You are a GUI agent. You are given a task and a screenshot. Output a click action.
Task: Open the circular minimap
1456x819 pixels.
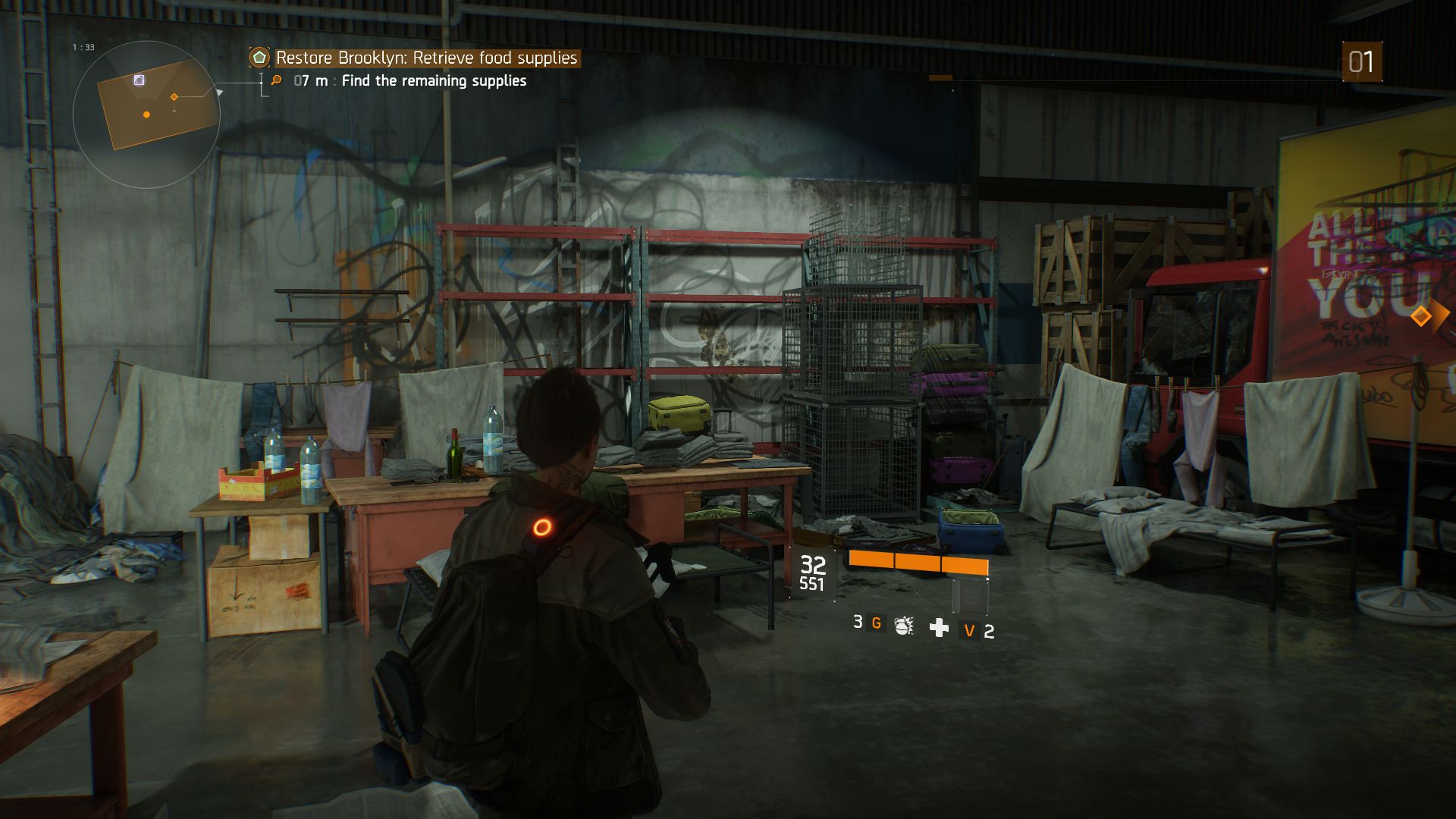146,115
